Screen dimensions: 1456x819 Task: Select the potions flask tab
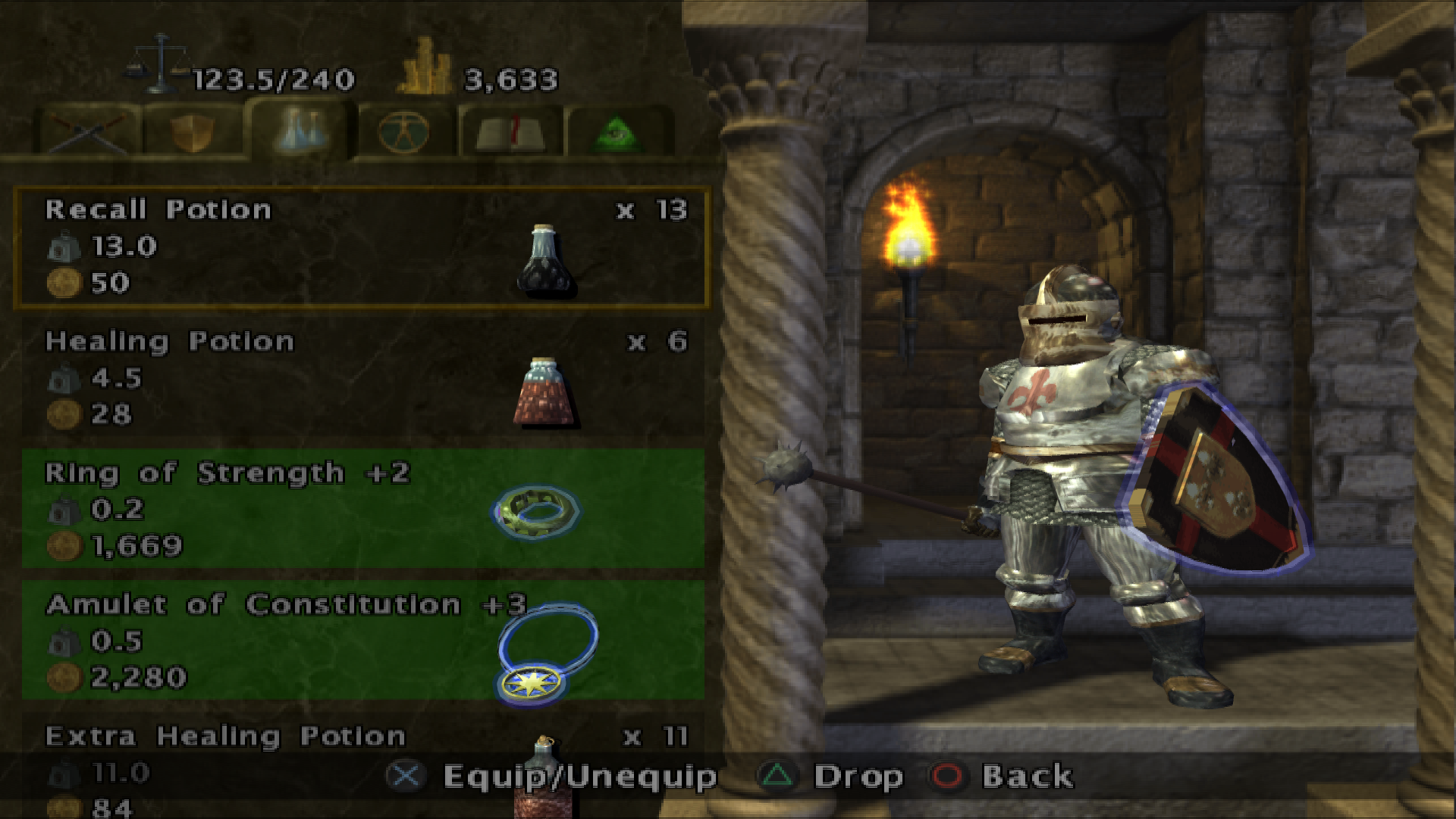click(x=301, y=129)
